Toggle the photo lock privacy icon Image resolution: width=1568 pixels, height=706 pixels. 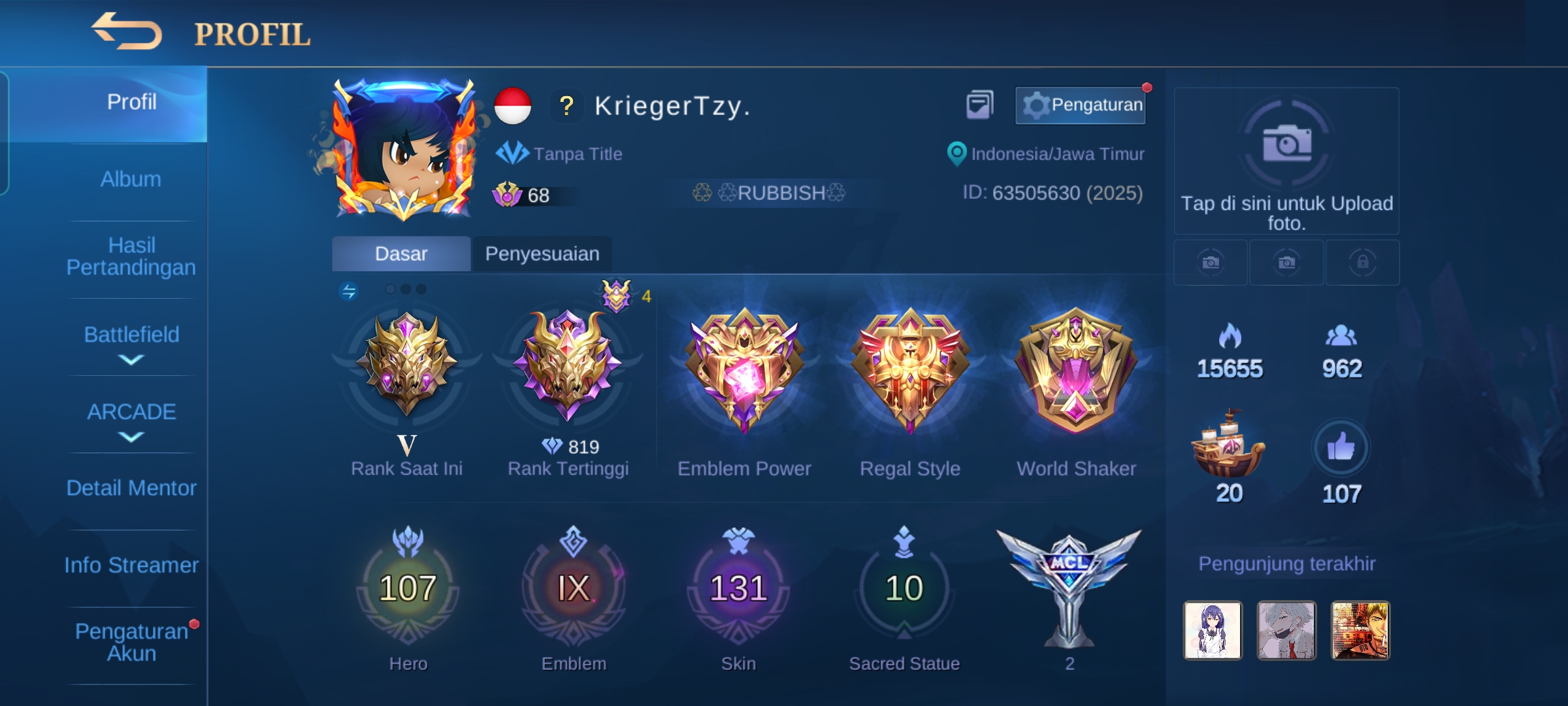point(1362,261)
